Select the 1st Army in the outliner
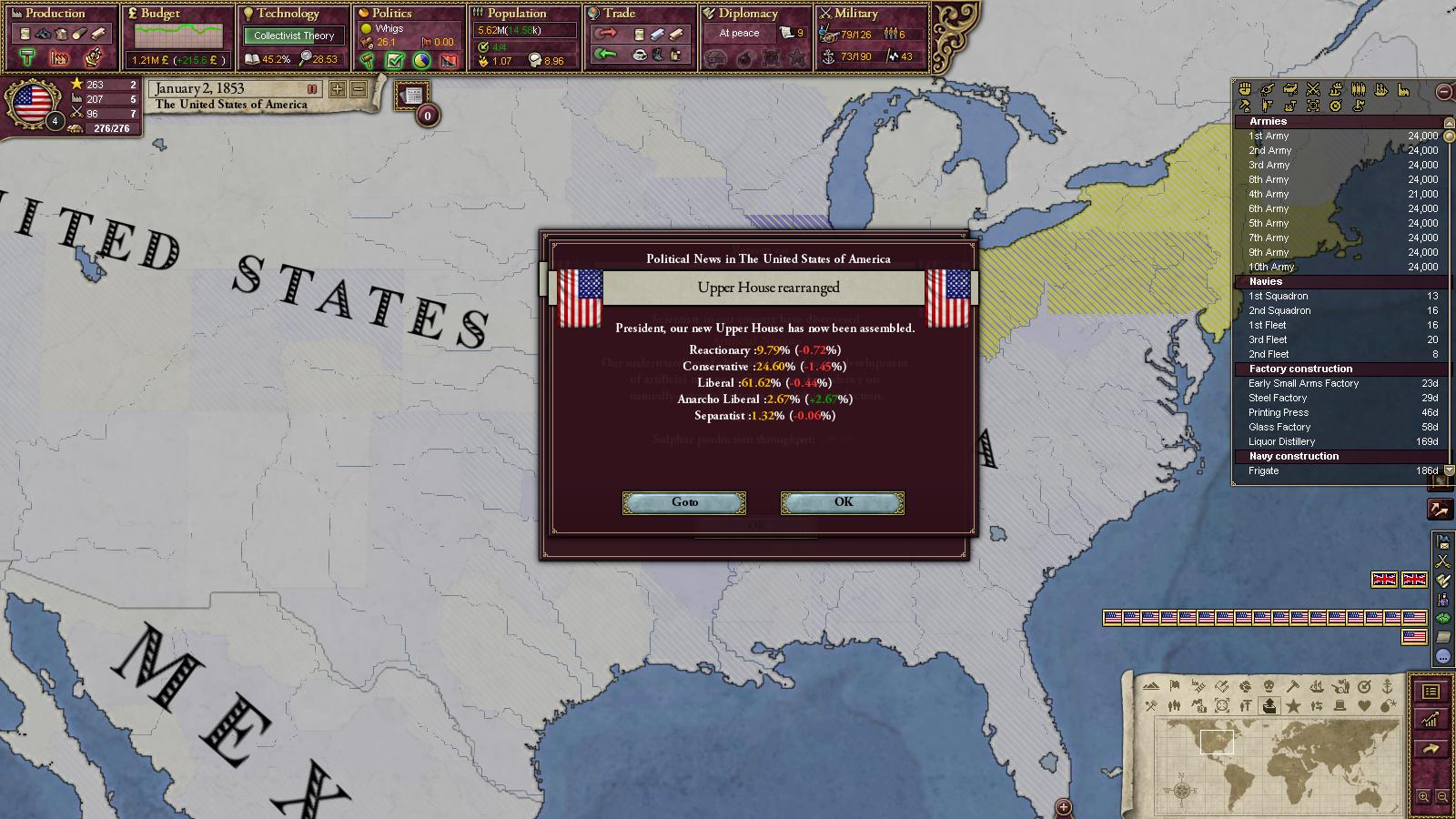1456x819 pixels. (x=1269, y=136)
